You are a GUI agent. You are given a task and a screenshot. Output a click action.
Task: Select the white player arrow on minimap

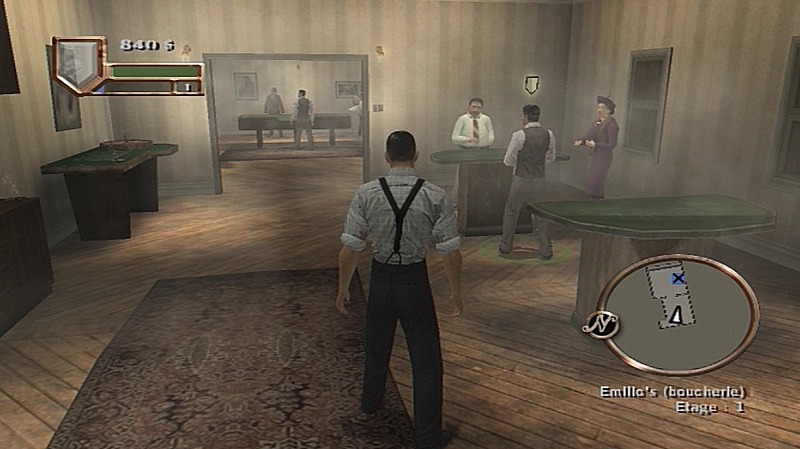pyautogui.click(x=677, y=316)
